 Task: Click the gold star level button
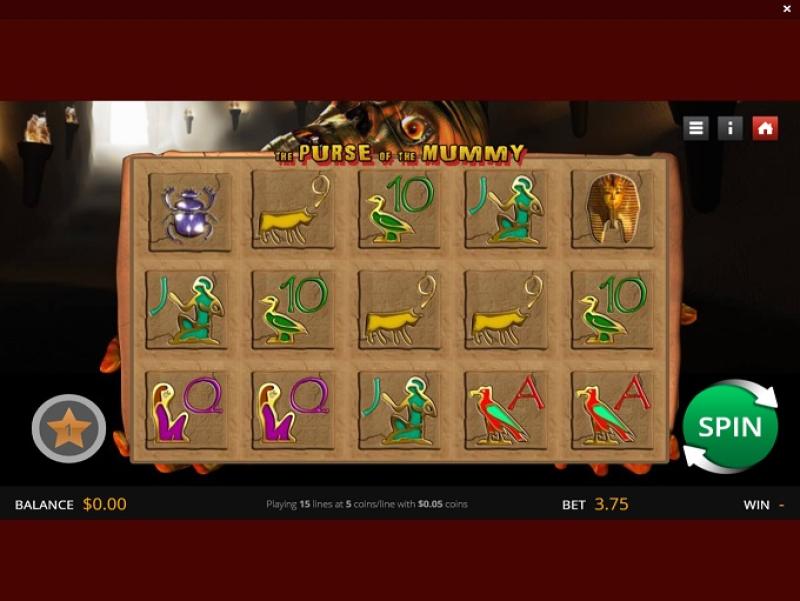tap(69, 431)
